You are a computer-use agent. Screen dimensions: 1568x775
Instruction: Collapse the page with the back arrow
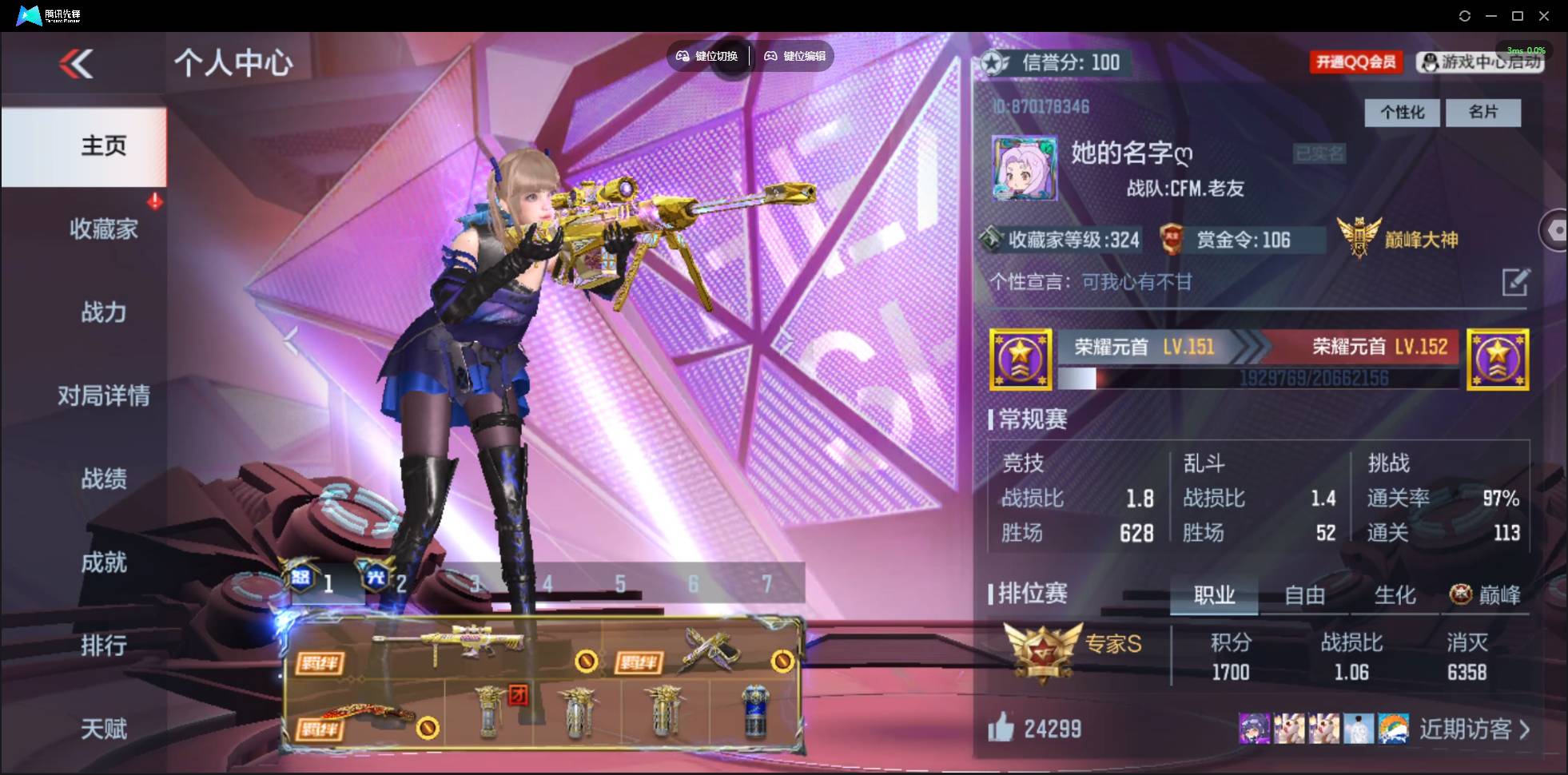click(x=74, y=64)
